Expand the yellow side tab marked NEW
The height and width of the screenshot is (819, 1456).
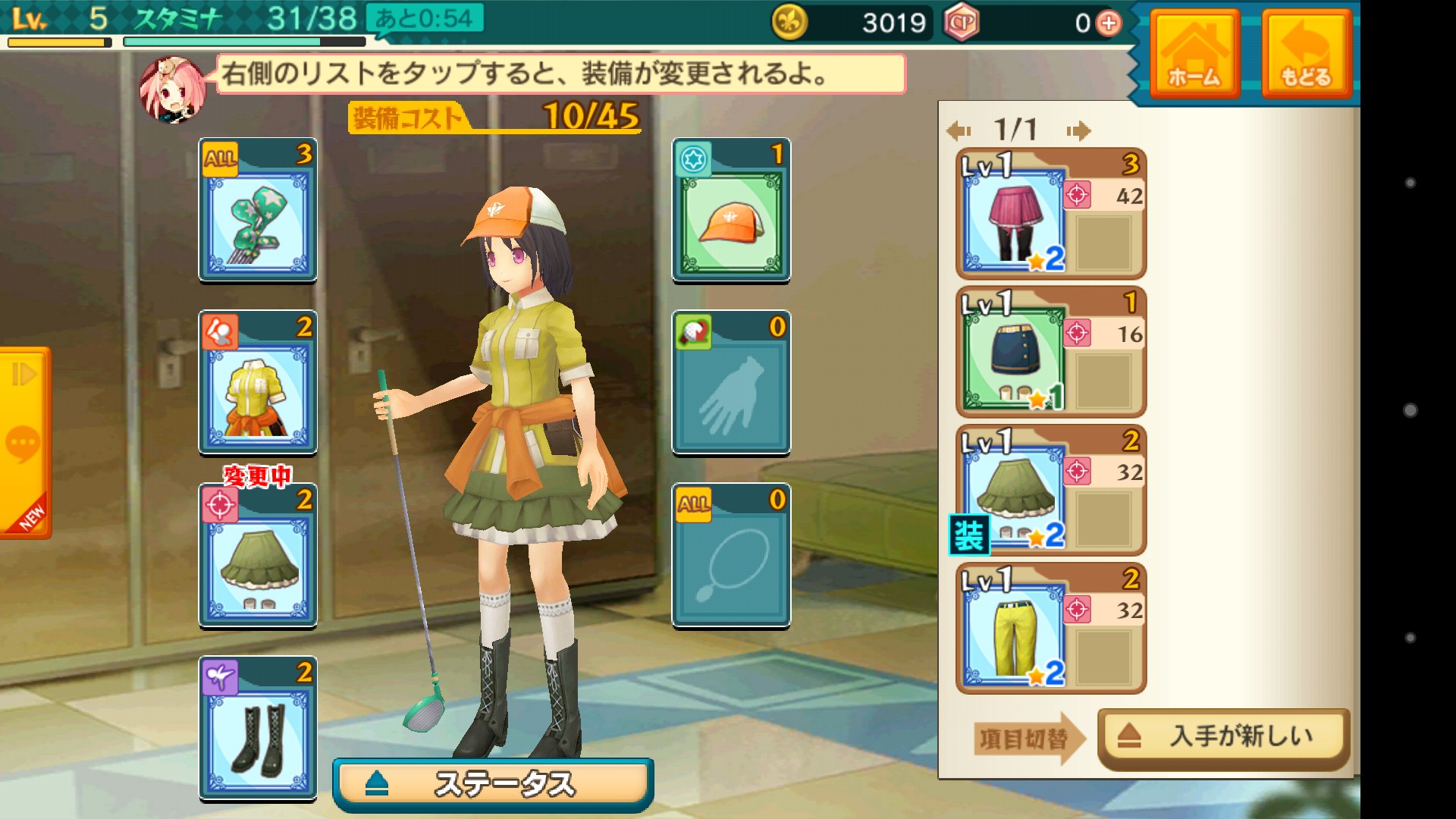point(25,442)
